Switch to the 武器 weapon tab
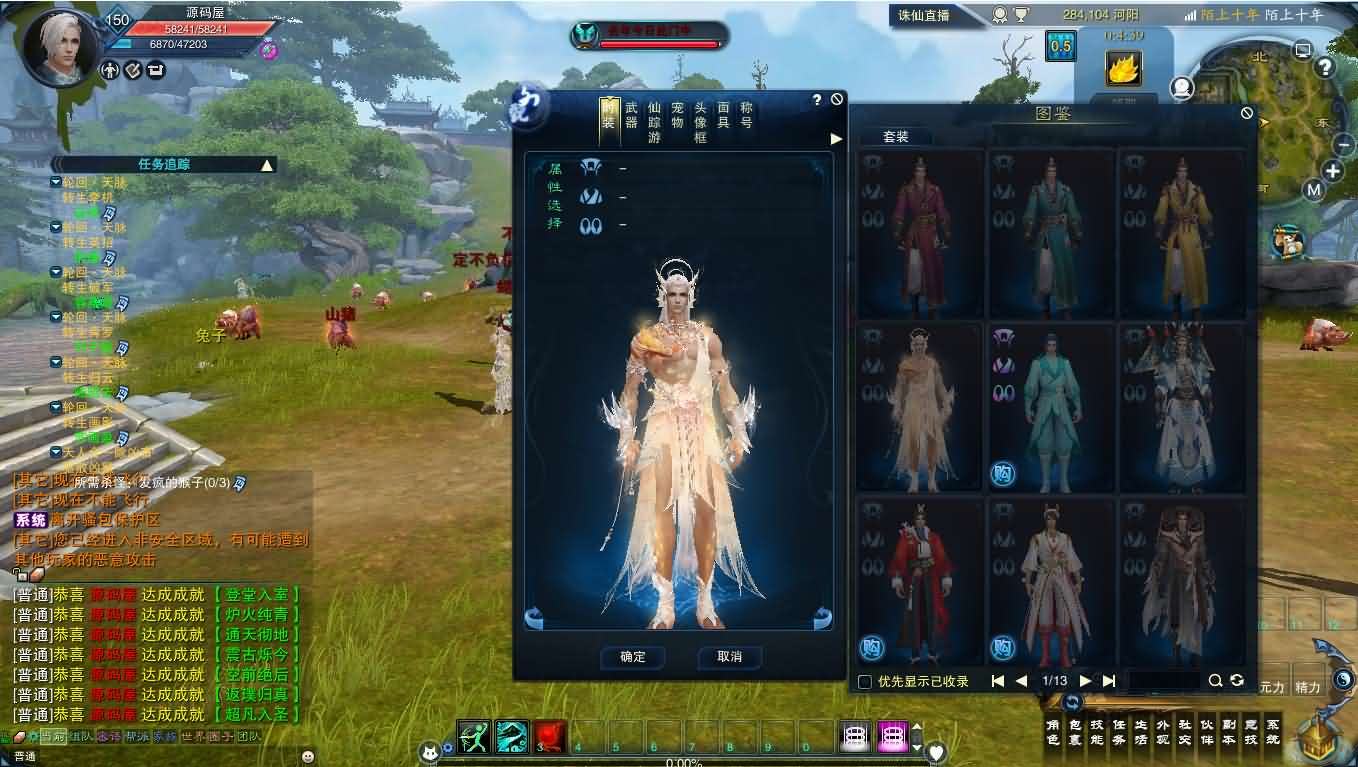1358x767 pixels. (631, 115)
